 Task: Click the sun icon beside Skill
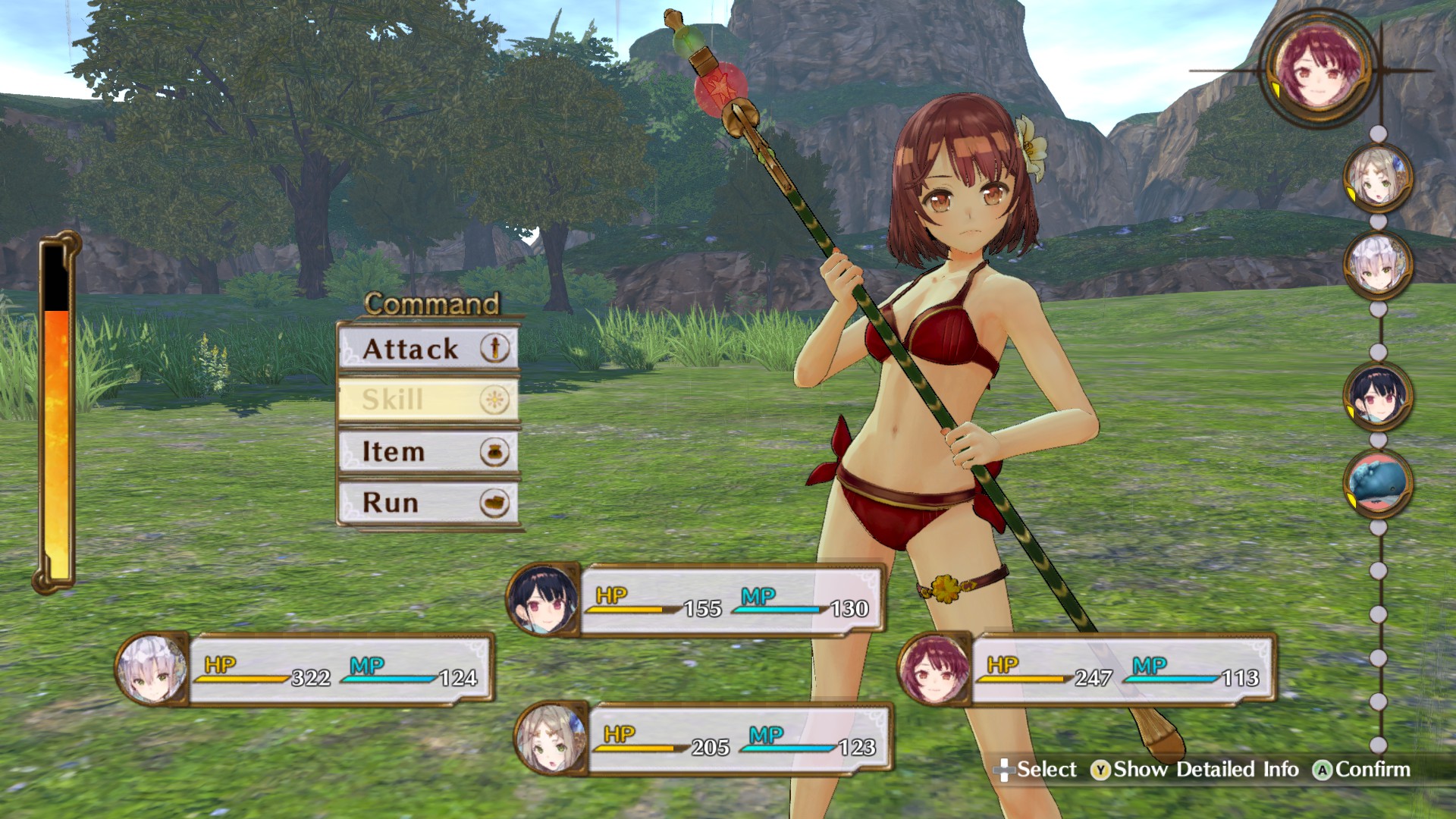click(x=494, y=400)
